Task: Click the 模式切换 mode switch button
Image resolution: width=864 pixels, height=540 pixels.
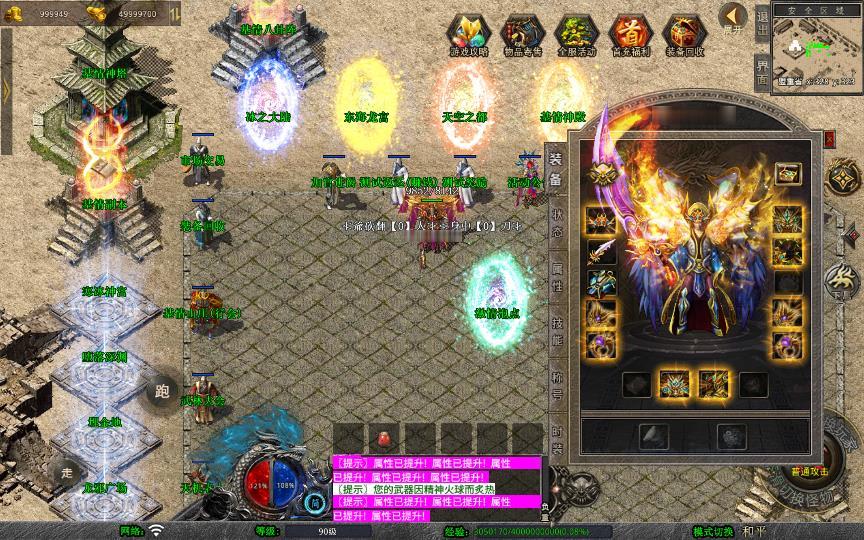Action: click(713, 531)
